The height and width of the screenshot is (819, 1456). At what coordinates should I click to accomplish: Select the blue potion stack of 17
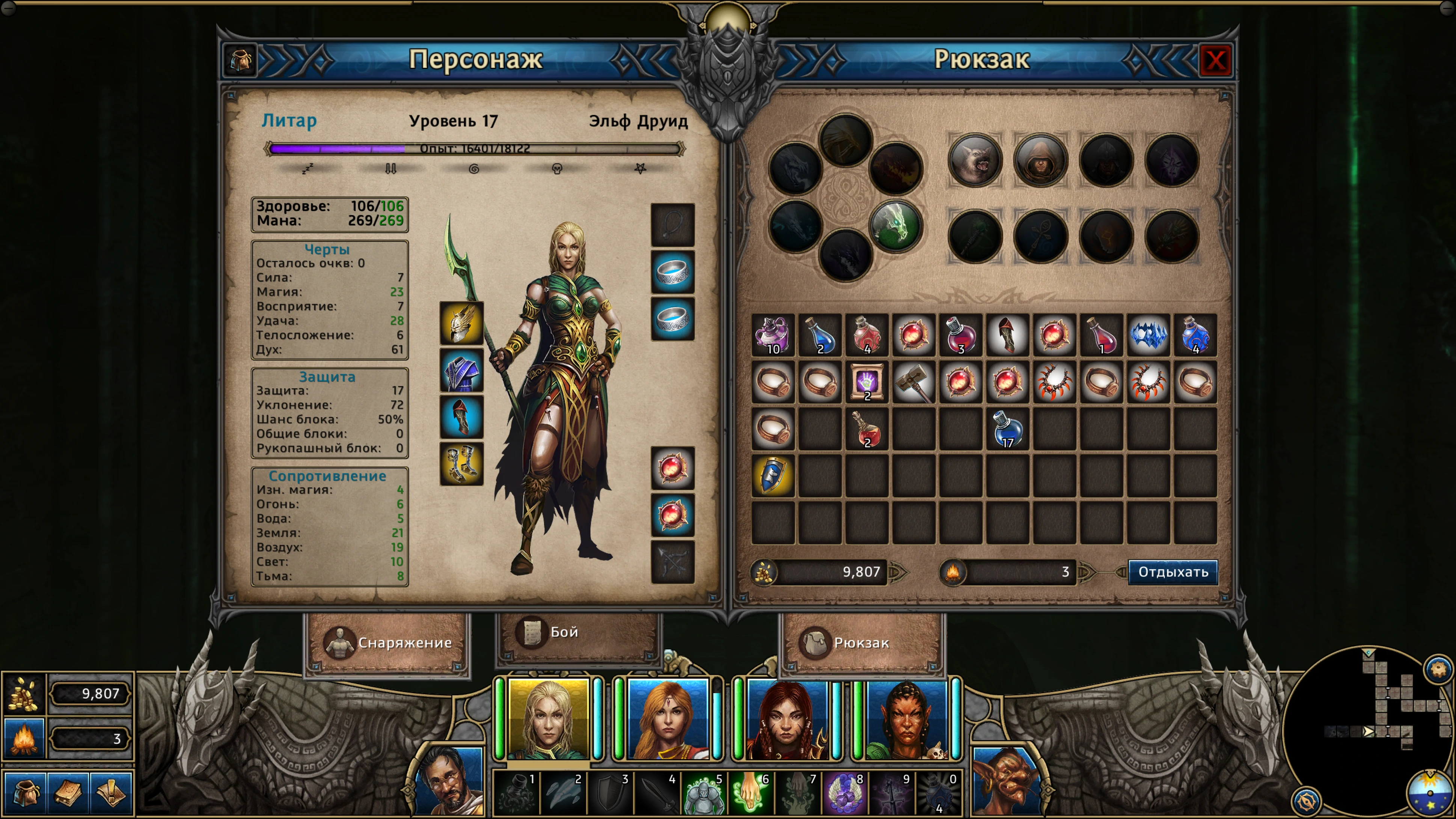[x=1007, y=430]
